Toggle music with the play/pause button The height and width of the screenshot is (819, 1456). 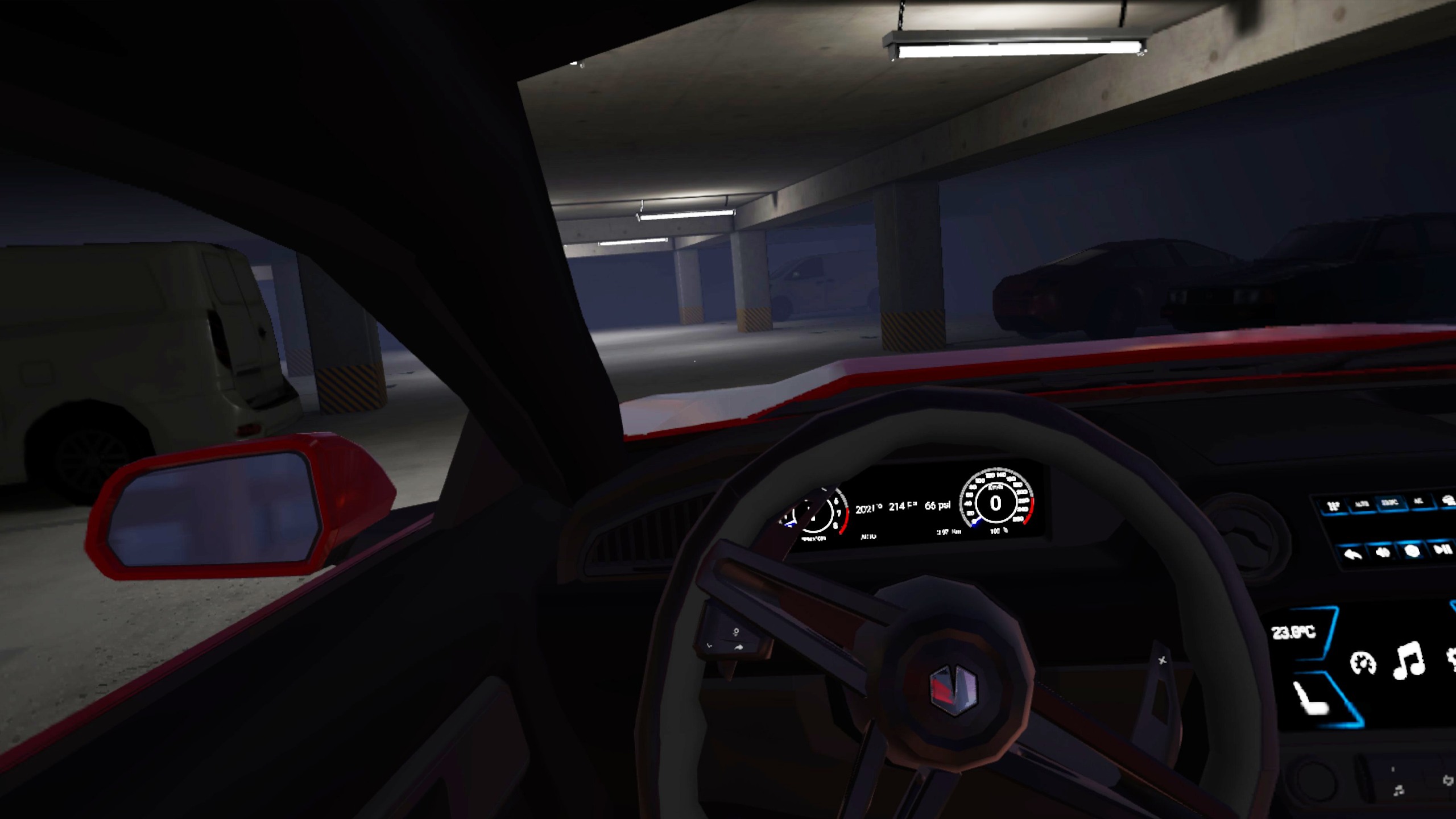coord(1441,549)
